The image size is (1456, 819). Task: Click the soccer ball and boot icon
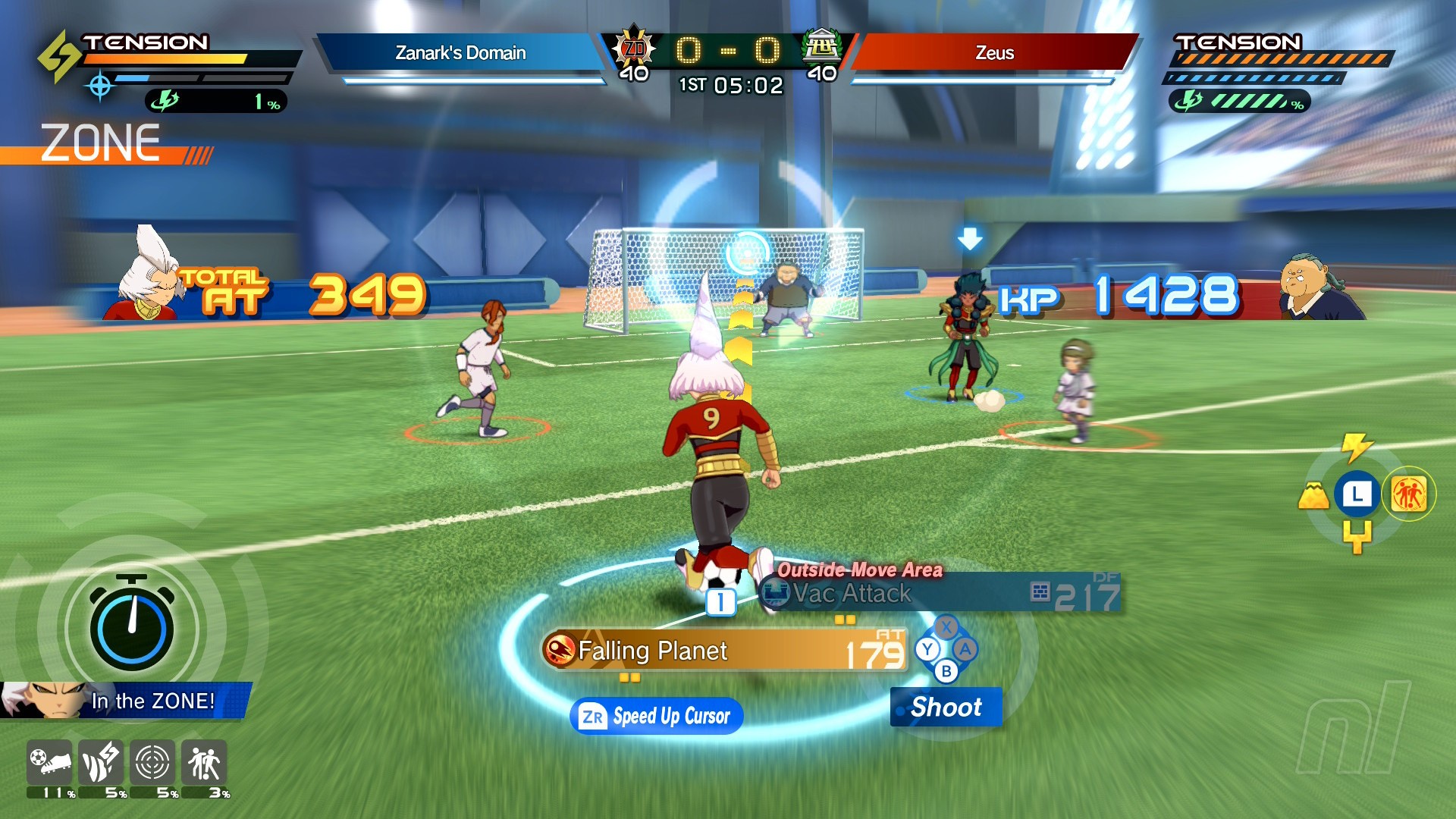[x=49, y=762]
